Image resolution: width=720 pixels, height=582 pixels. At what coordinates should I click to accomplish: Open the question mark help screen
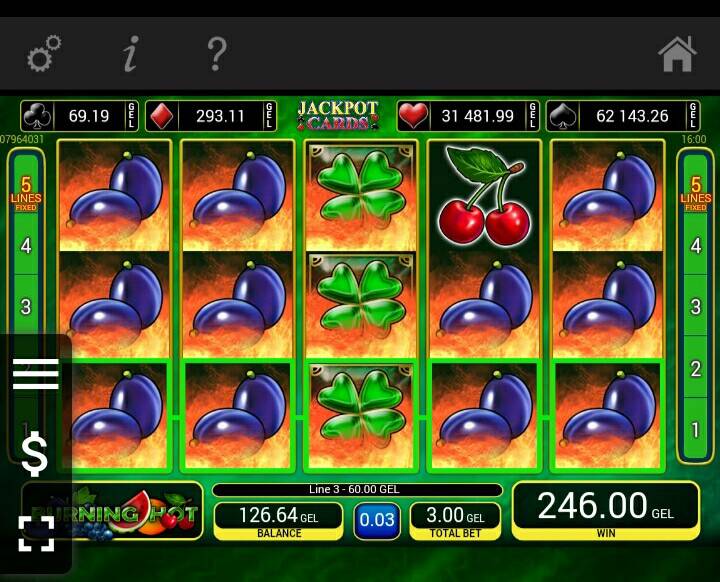point(216,54)
